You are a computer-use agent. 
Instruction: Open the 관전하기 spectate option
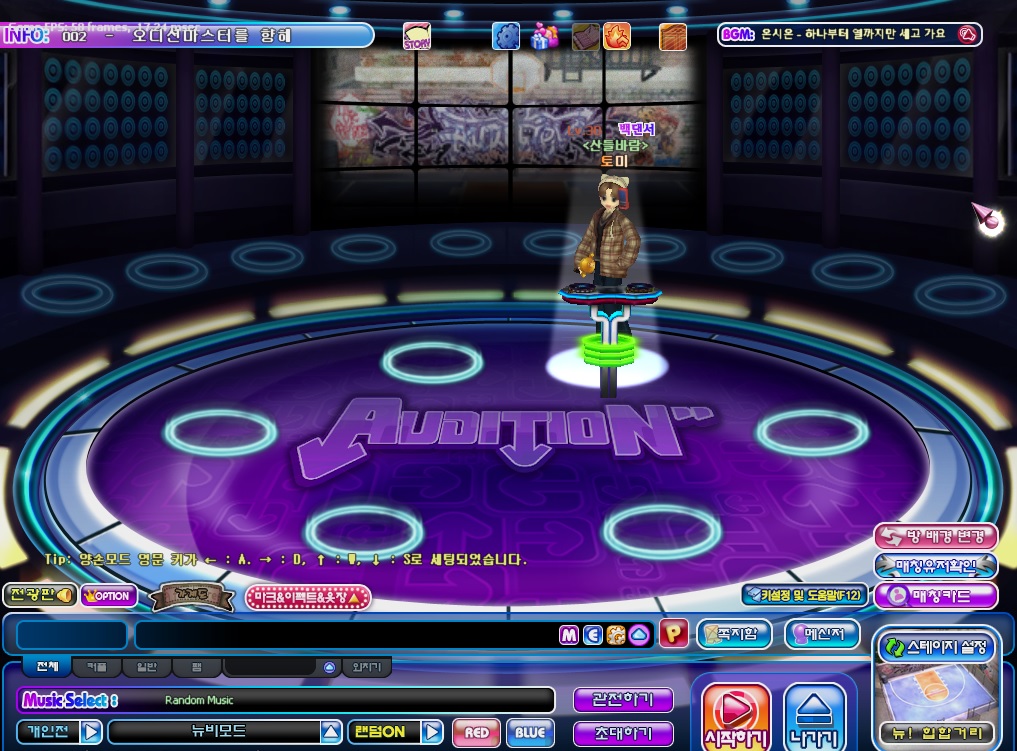pyautogui.click(x=622, y=700)
